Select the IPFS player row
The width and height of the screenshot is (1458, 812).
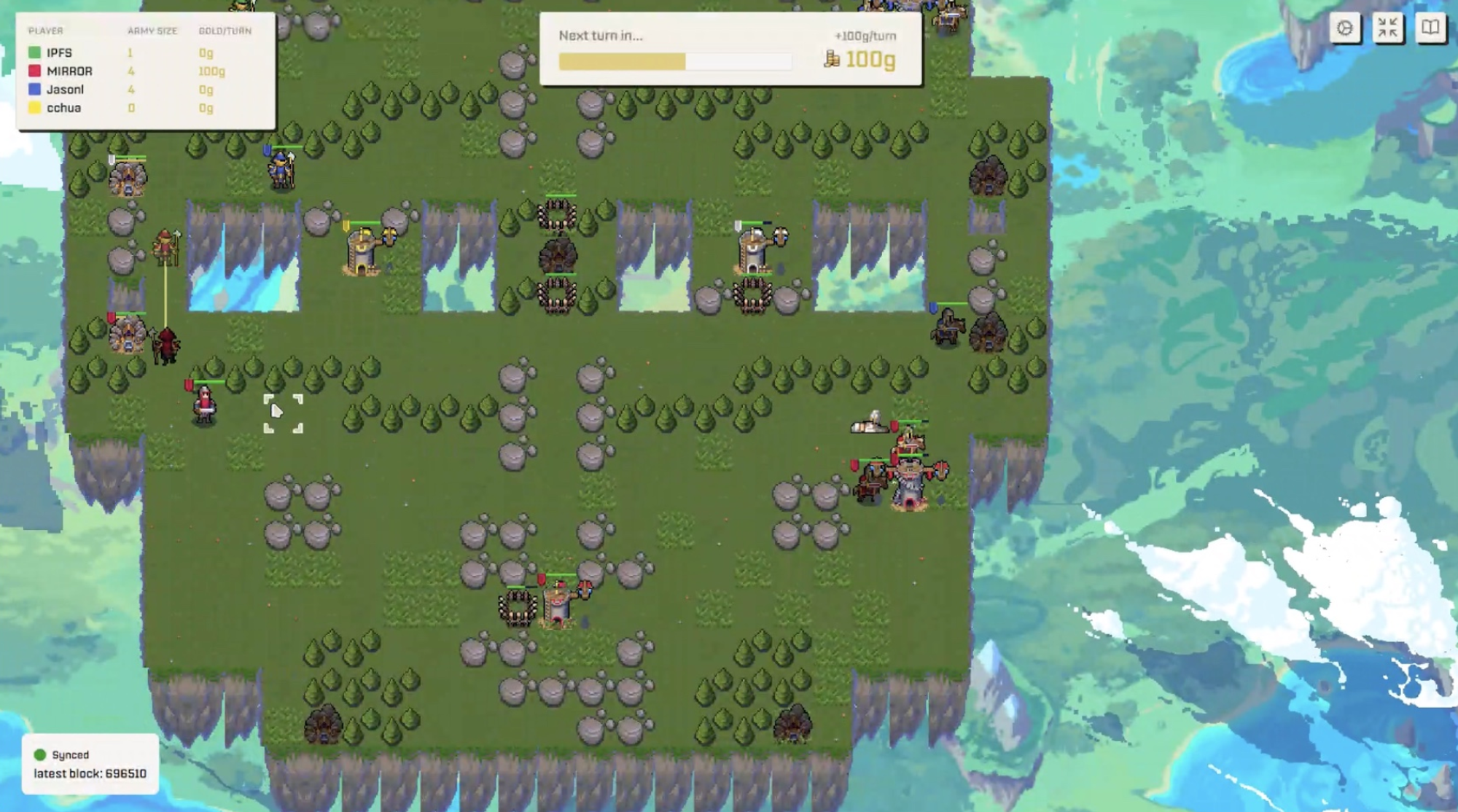[139, 52]
